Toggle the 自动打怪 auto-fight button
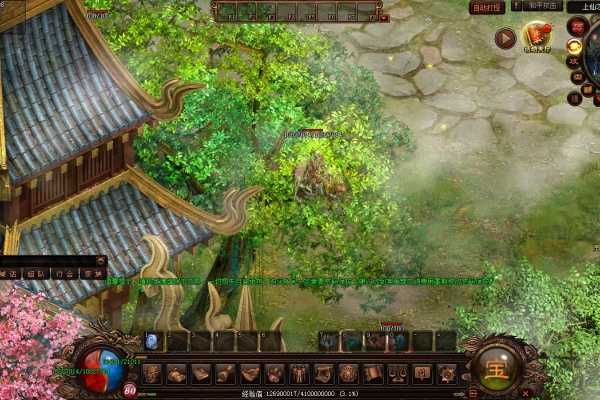600x400 pixels. 485,6
